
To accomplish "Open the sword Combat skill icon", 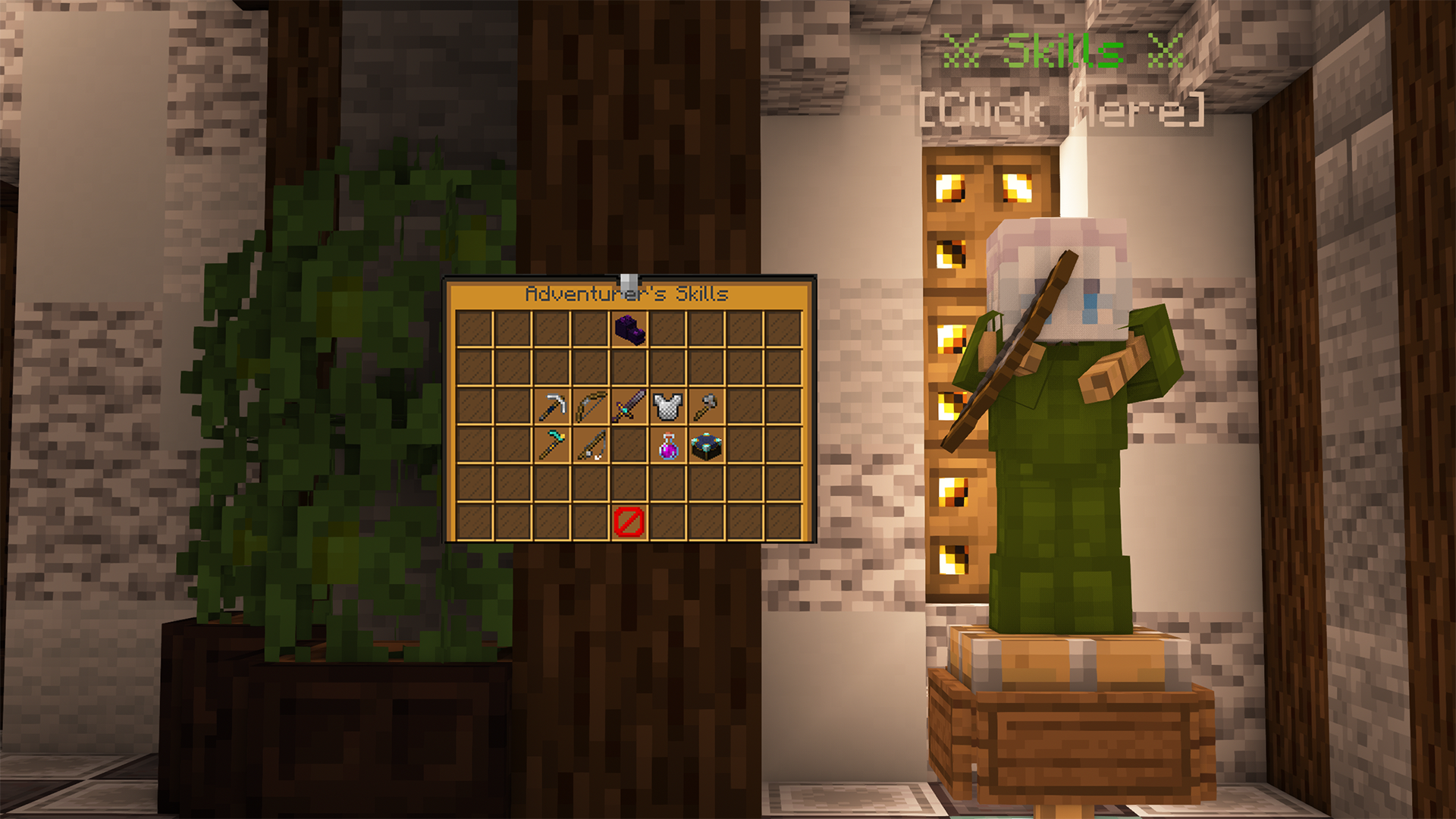I will pyautogui.click(x=629, y=406).
